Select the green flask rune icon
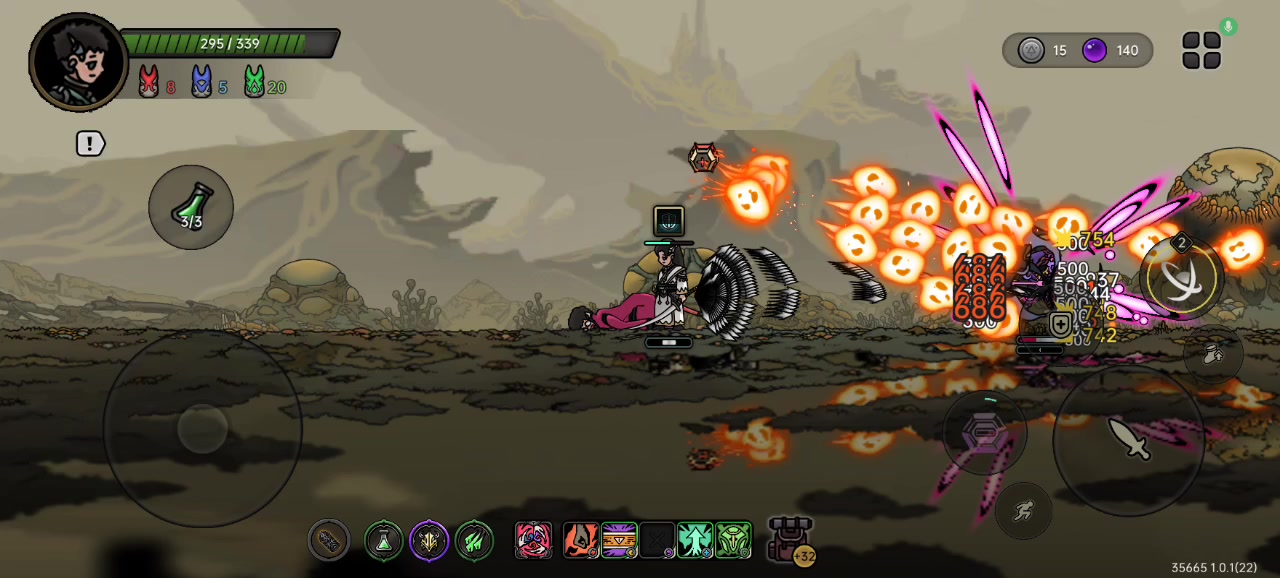This screenshot has height=578, width=1280. [x=383, y=541]
